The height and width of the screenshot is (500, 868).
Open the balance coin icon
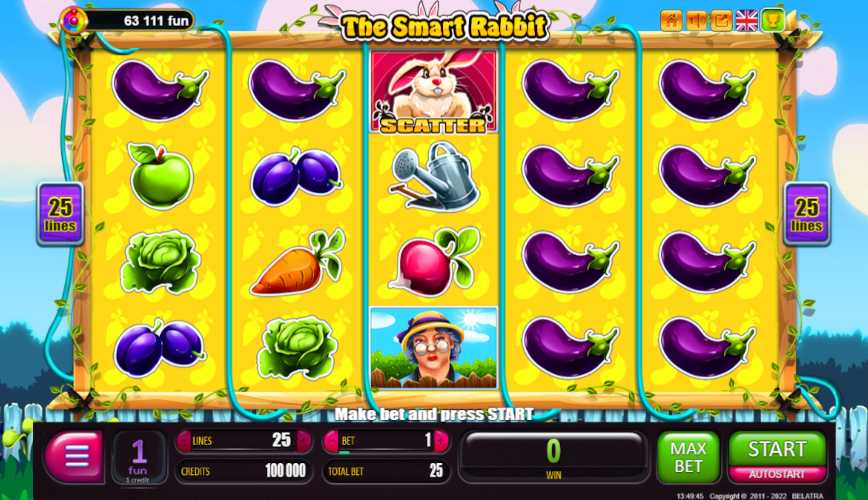point(72,19)
